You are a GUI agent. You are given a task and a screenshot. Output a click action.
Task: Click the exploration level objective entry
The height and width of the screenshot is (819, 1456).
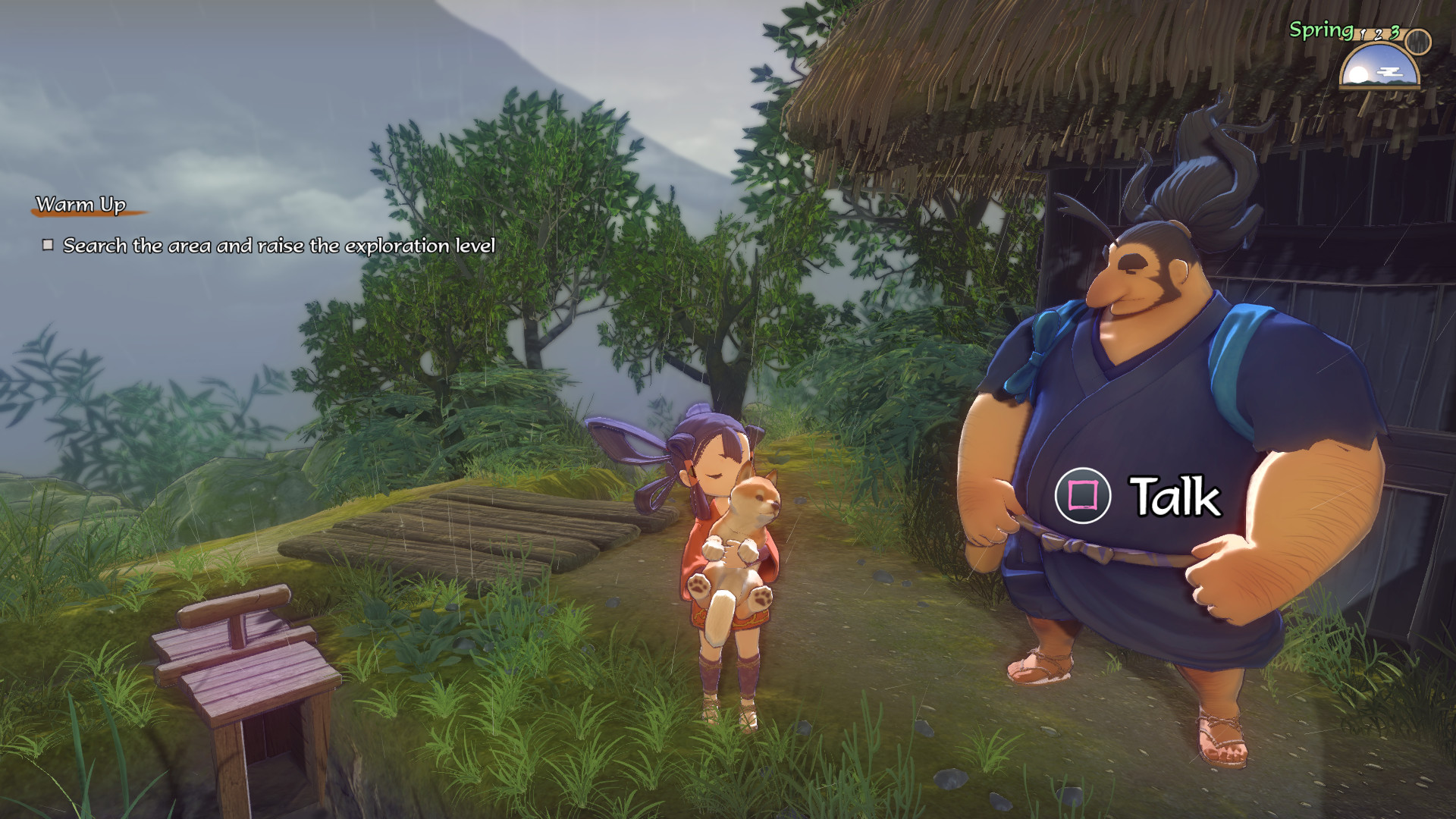(x=278, y=246)
